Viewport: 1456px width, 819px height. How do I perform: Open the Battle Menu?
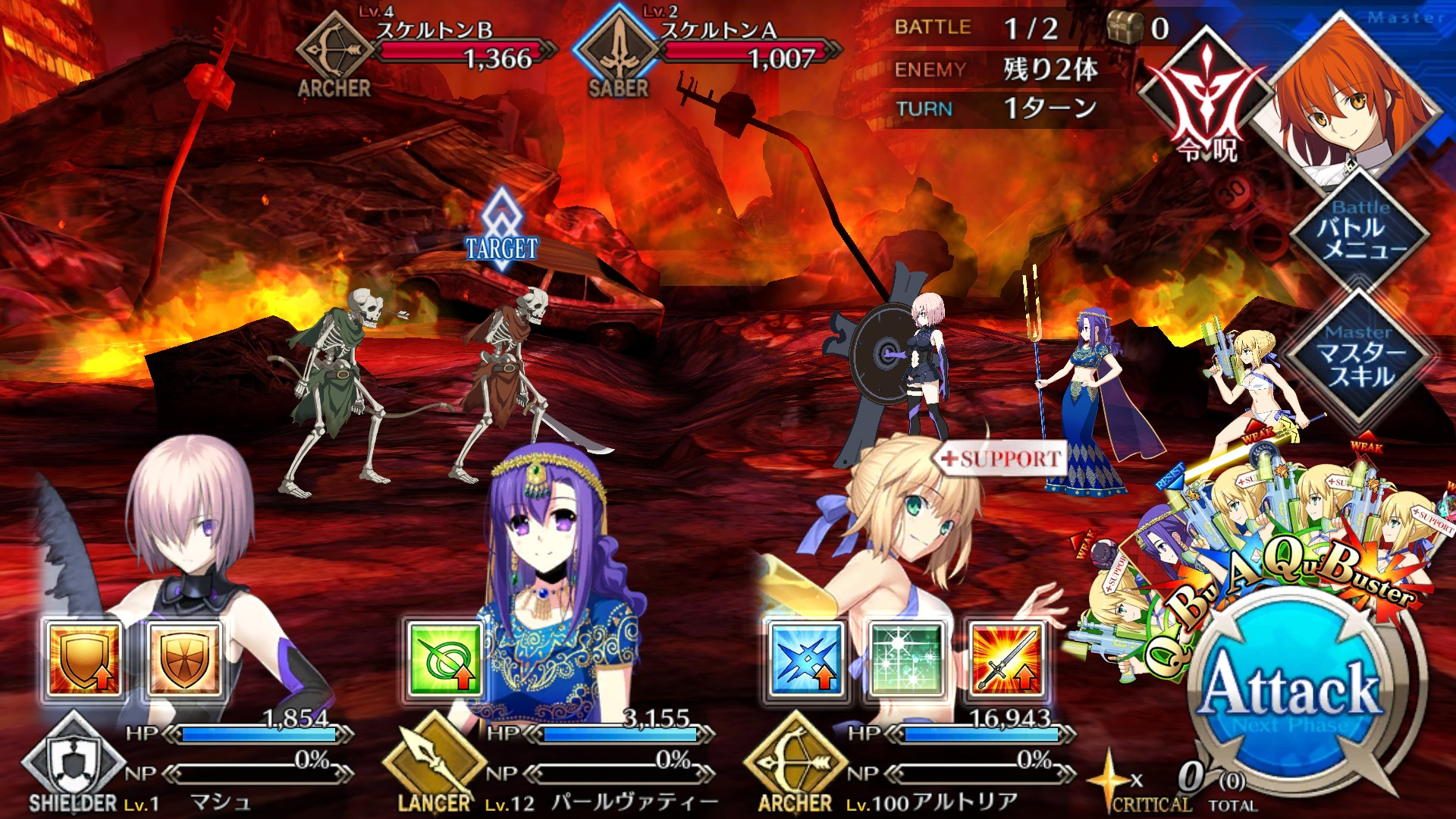pyautogui.click(x=1360, y=230)
